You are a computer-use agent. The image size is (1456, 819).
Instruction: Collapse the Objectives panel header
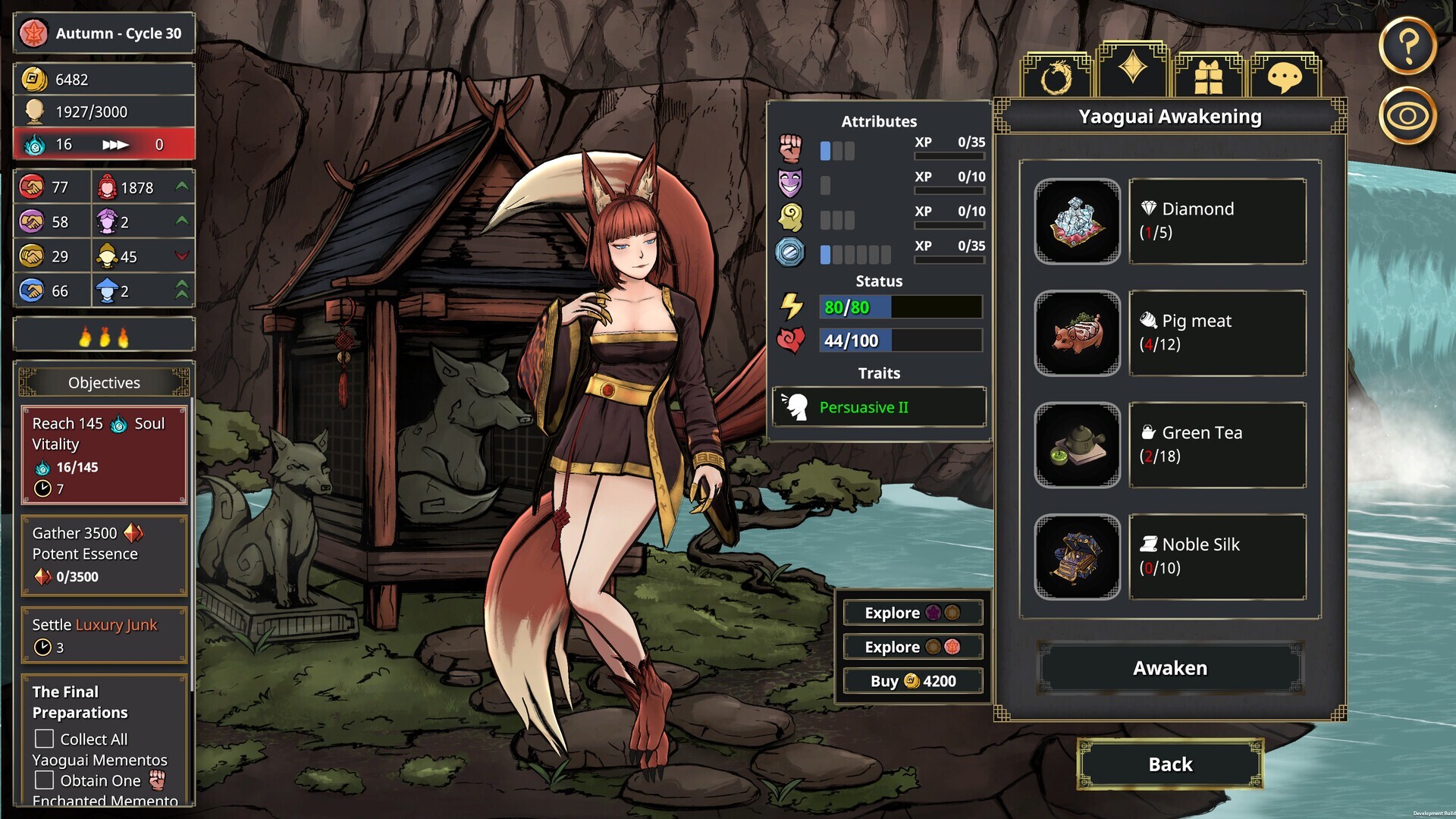coord(104,382)
